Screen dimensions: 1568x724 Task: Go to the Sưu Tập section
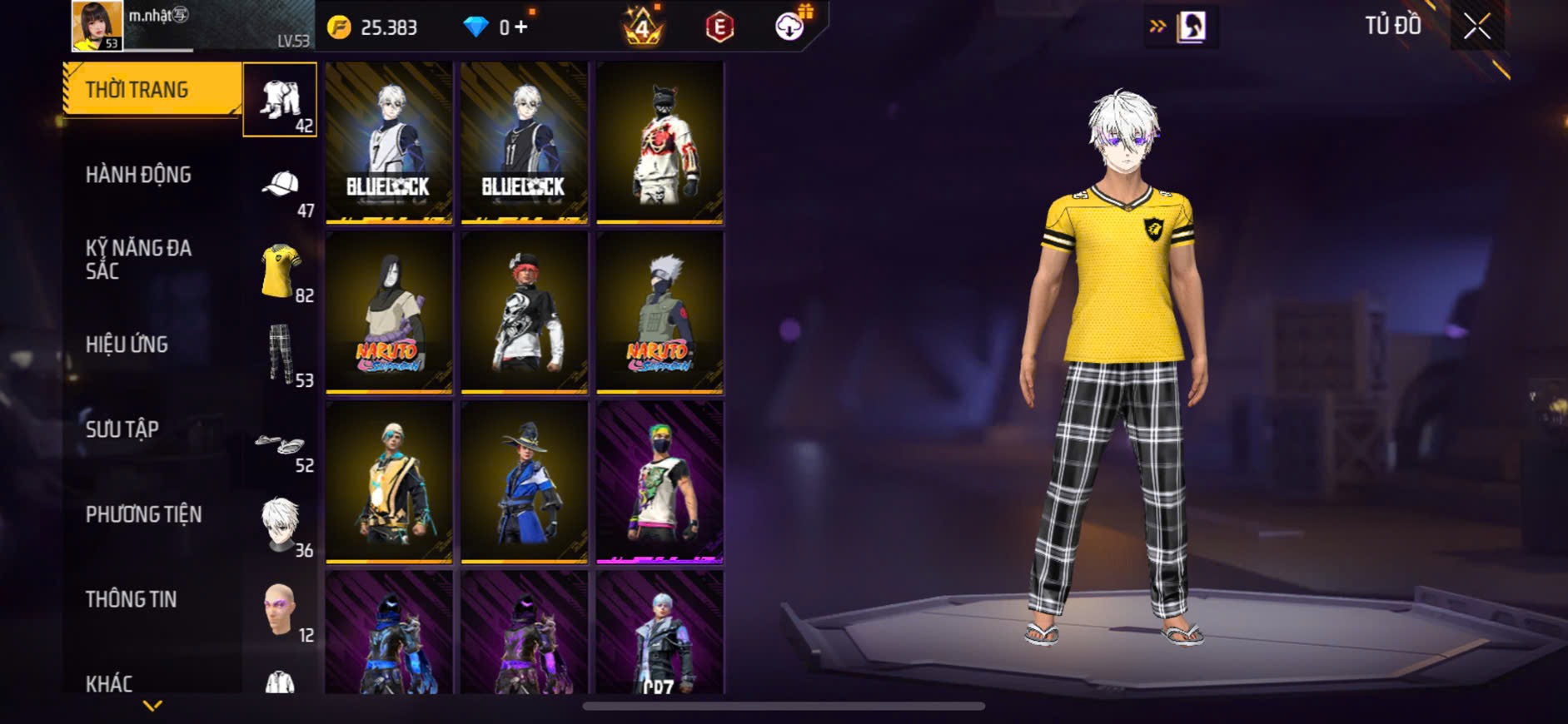click(122, 429)
